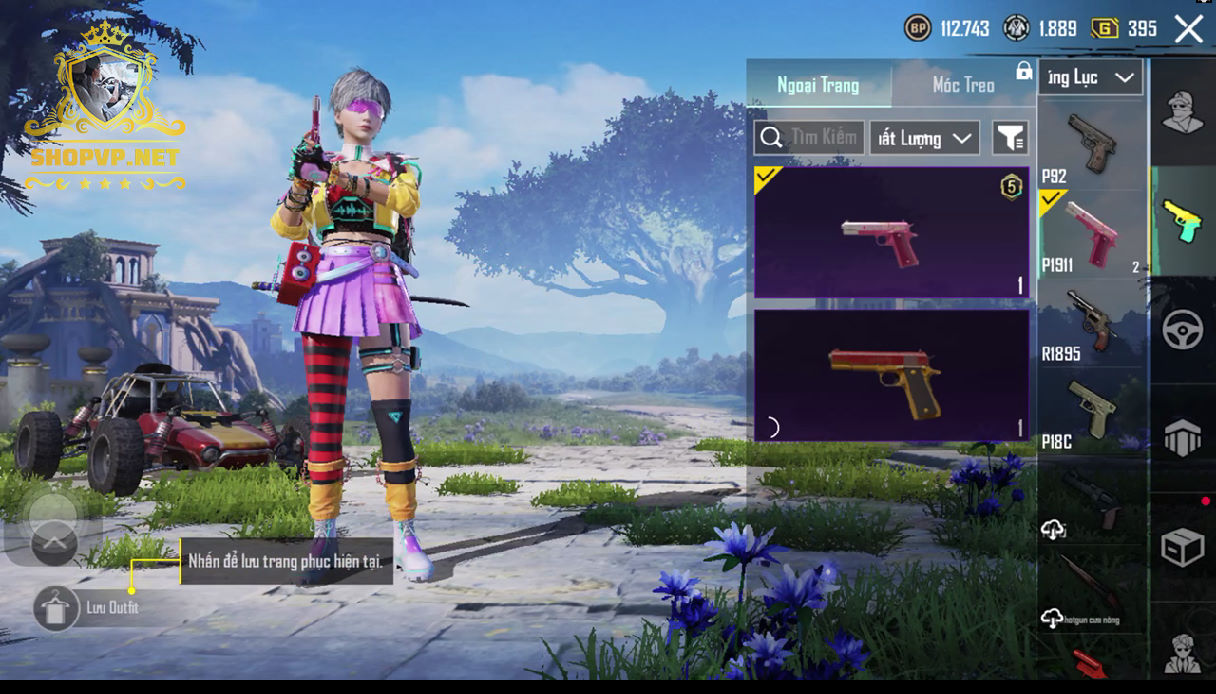Select the P1911 pistol in the list

click(x=1091, y=233)
